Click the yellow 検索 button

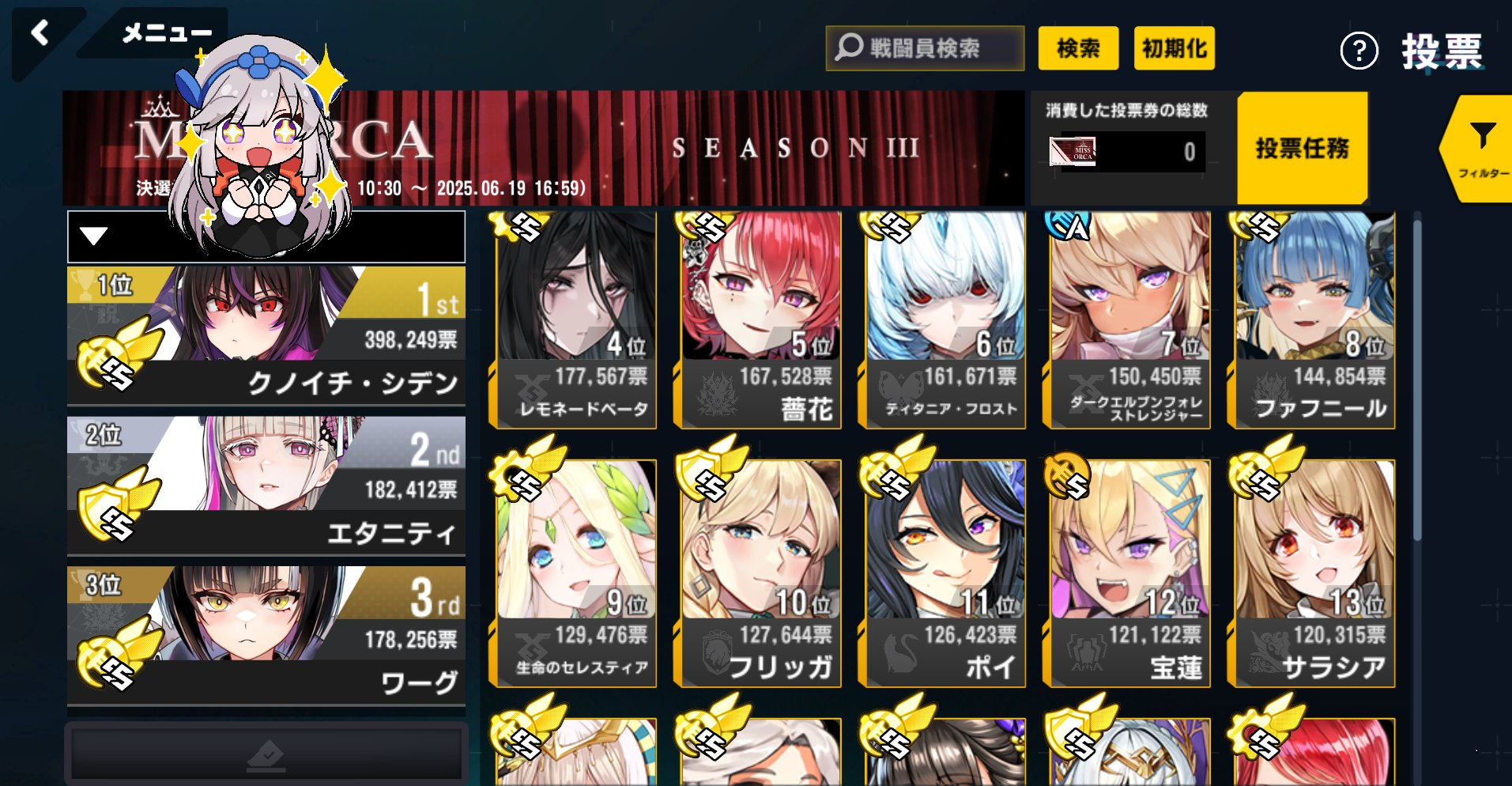[x=1078, y=48]
